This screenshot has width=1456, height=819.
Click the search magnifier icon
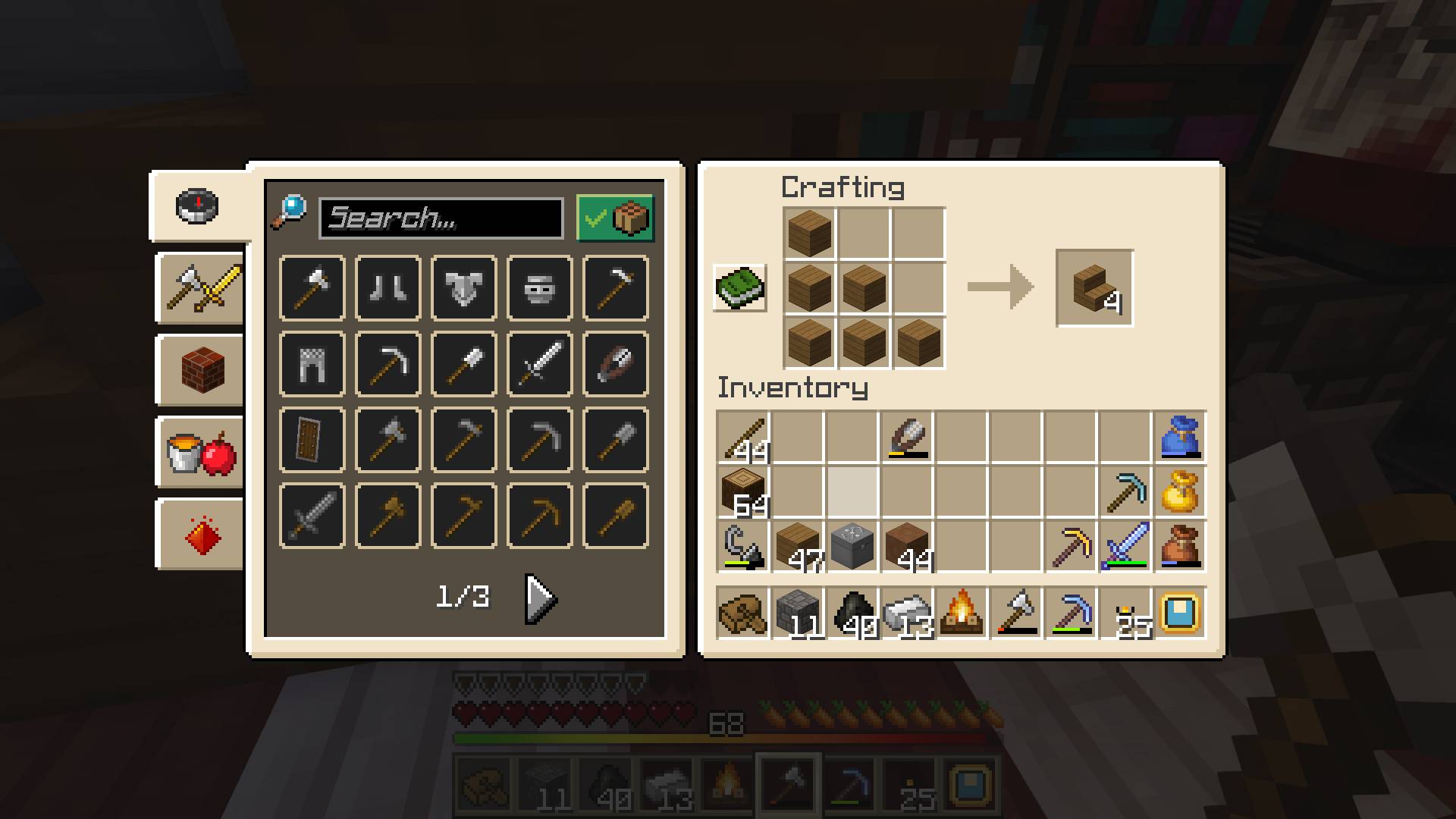290,216
